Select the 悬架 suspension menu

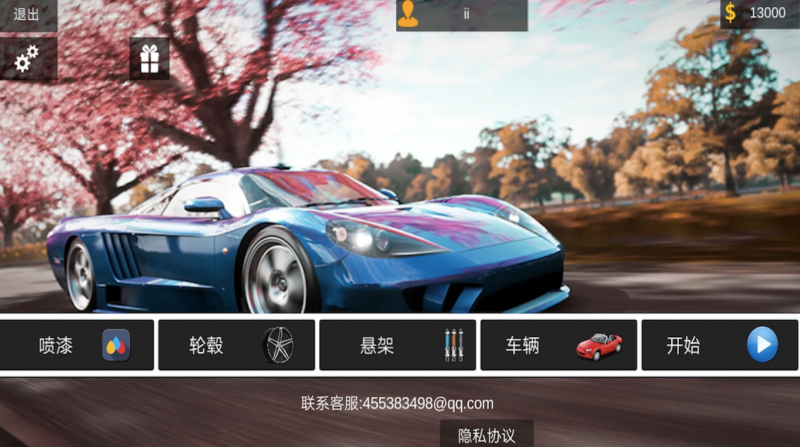tap(398, 346)
